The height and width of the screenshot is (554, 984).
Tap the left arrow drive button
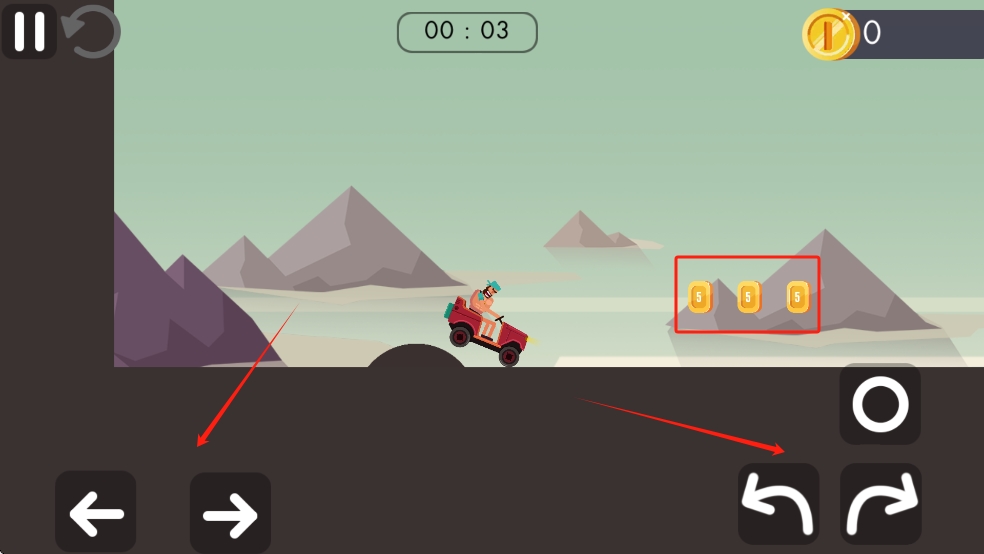point(96,512)
